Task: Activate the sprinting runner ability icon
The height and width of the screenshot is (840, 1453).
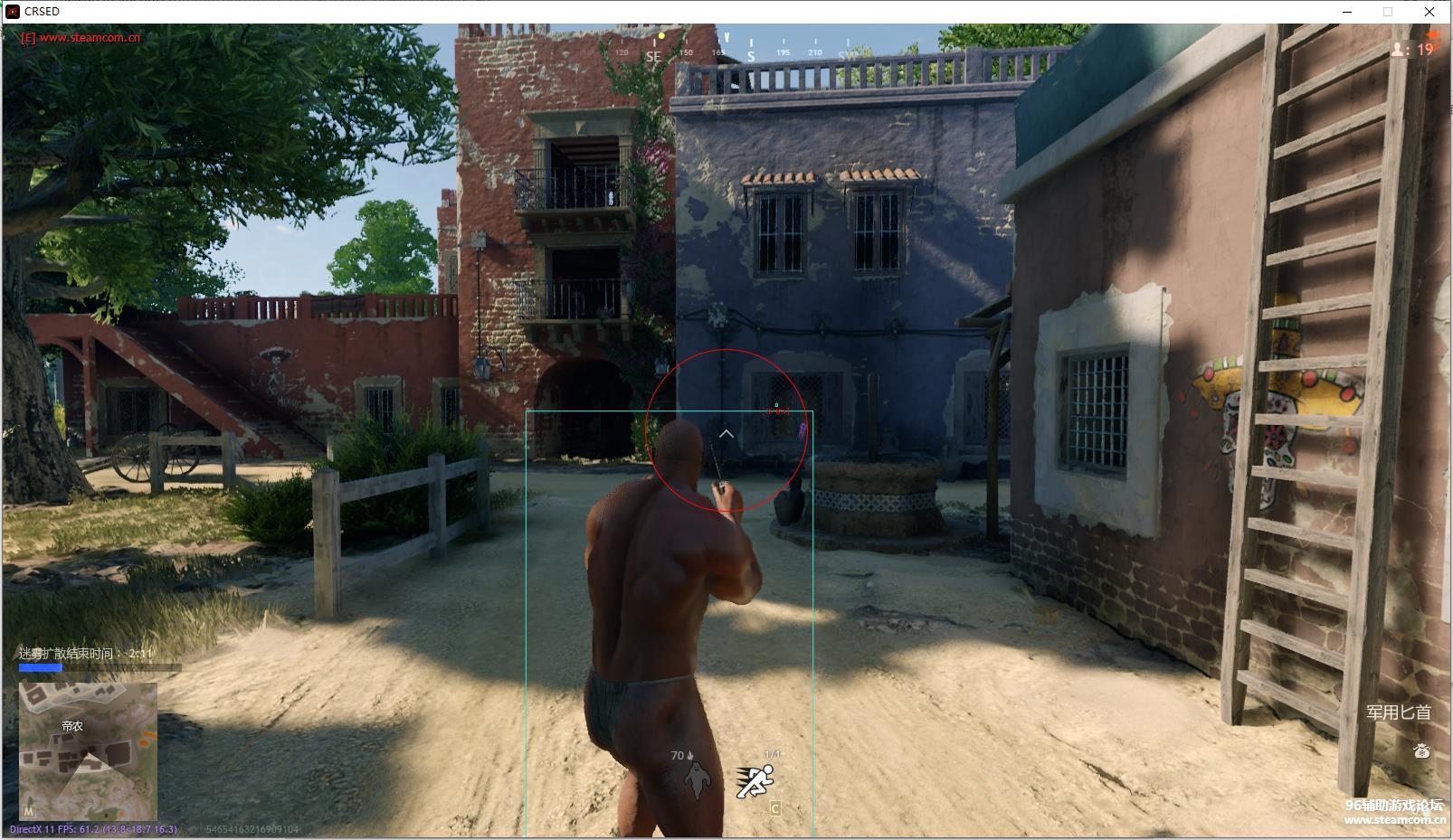Action: (755, 781)
